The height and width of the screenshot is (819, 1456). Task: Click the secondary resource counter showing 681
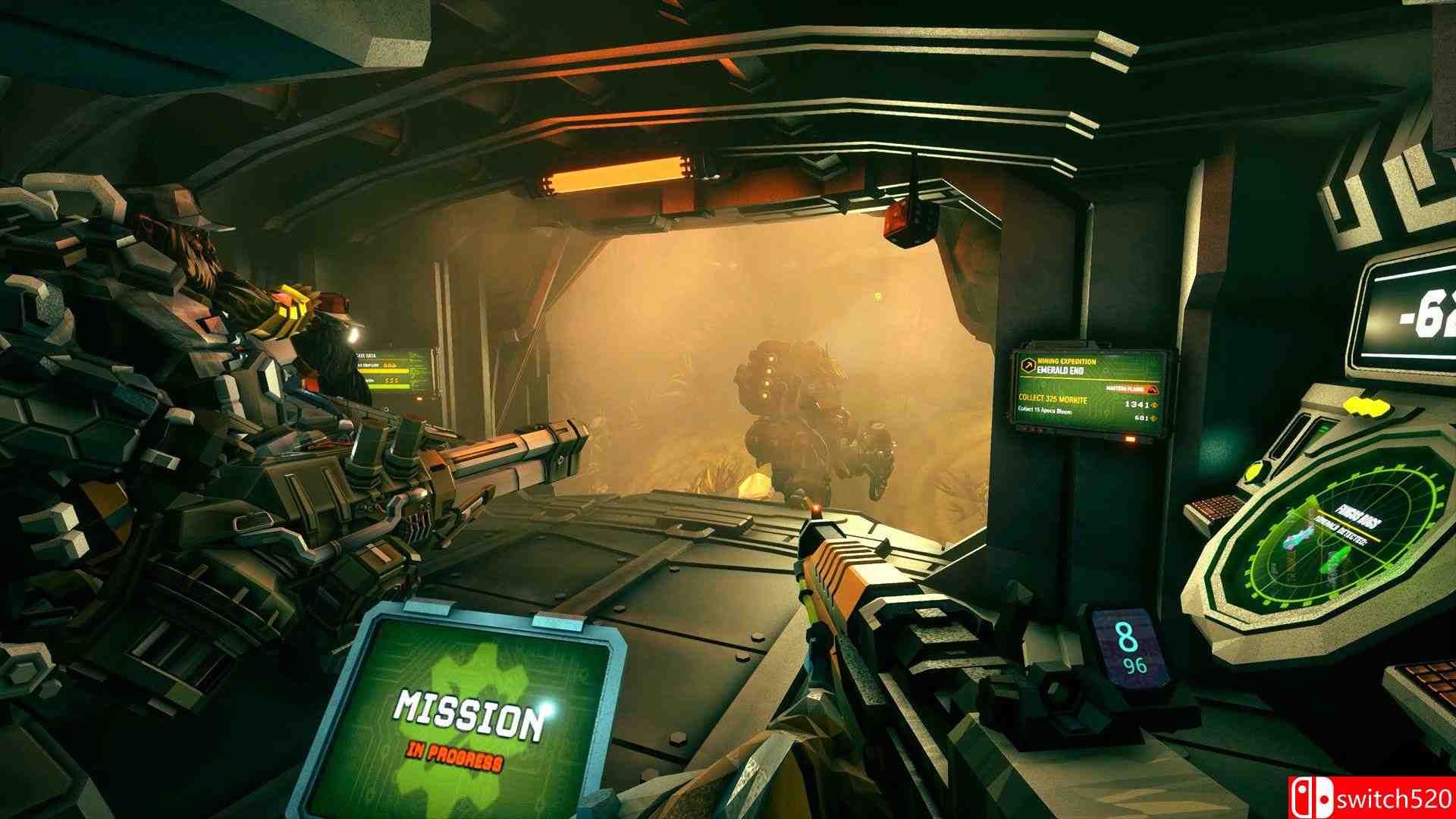point(1143,419)
